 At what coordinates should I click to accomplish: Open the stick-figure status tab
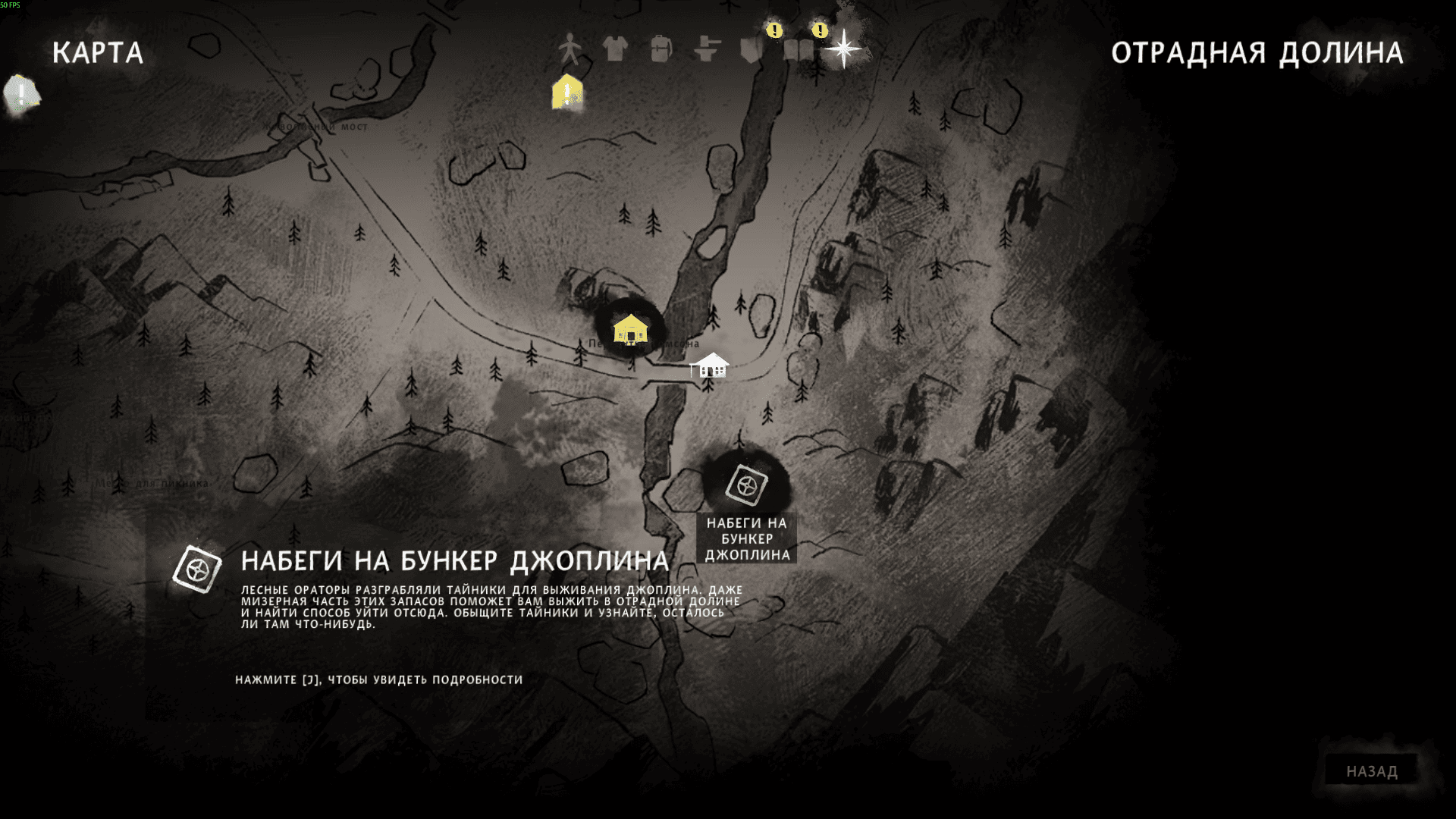(569, 50)
